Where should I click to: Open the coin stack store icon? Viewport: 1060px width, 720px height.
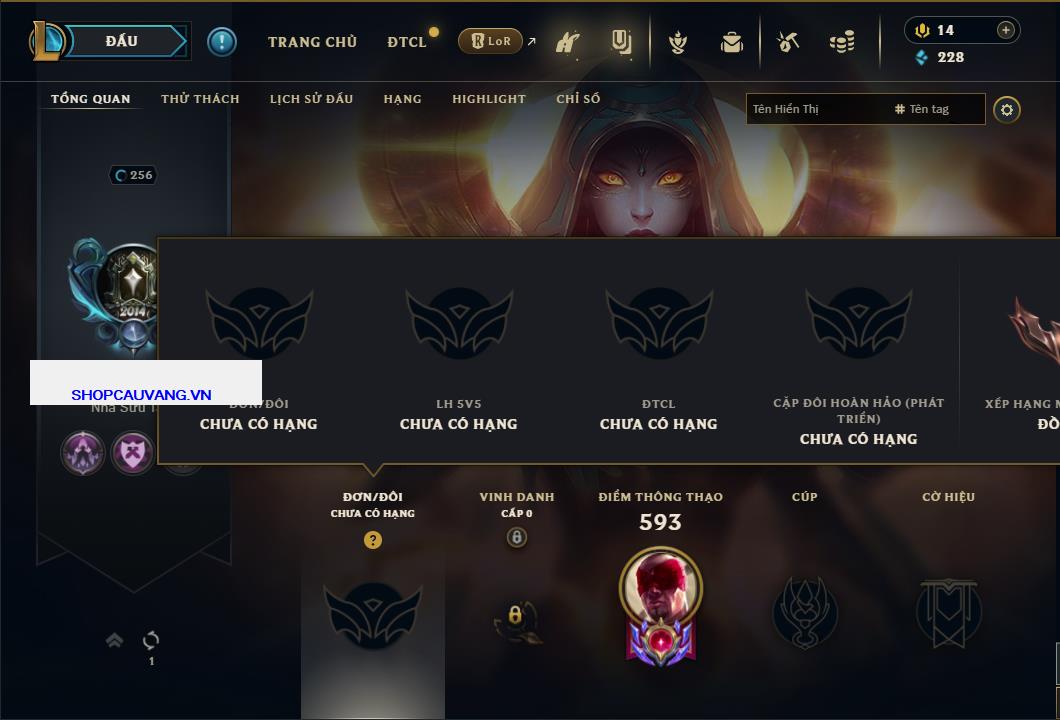tap(842, 42)
